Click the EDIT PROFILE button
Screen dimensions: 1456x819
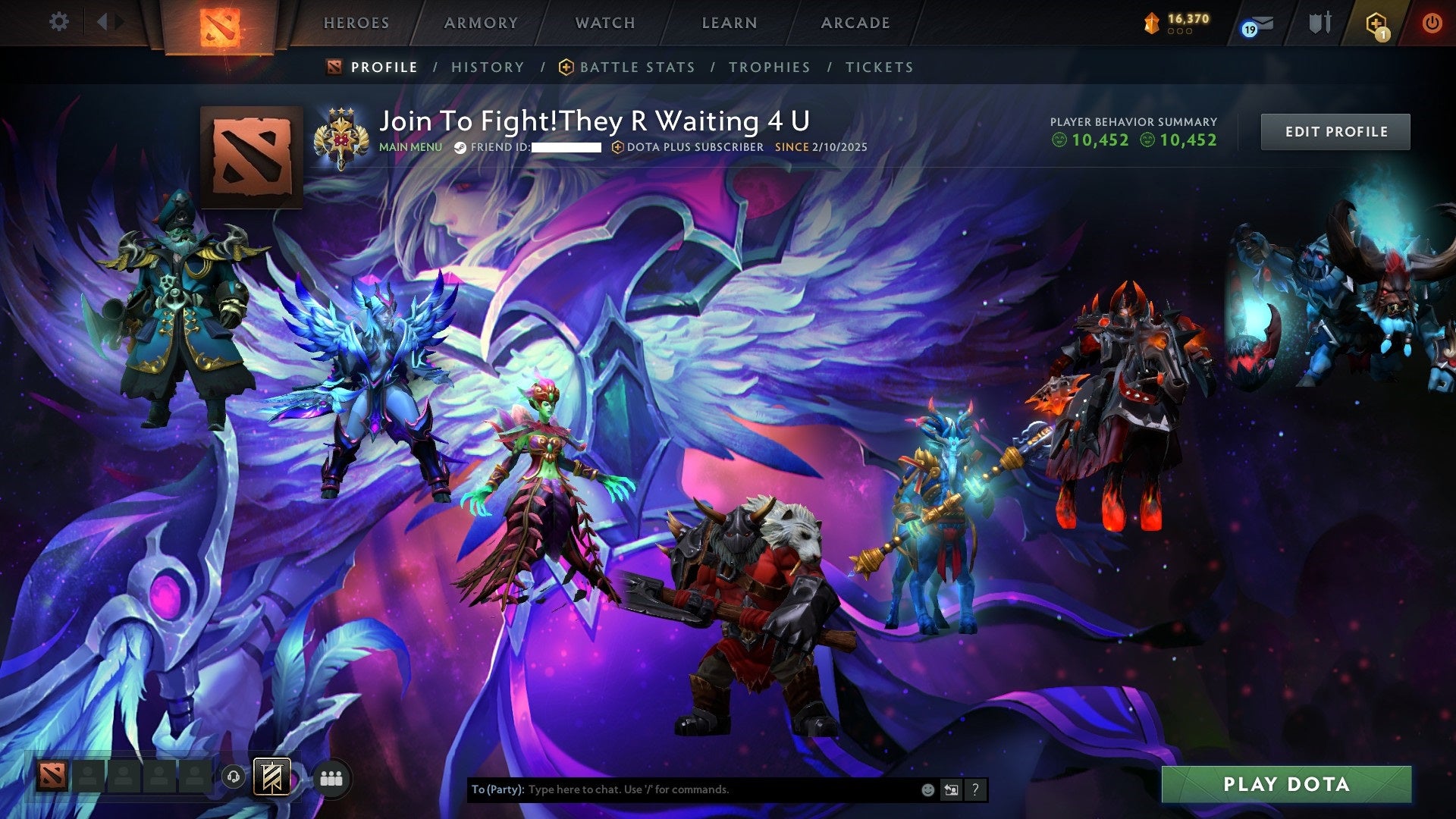(1335, 130)
